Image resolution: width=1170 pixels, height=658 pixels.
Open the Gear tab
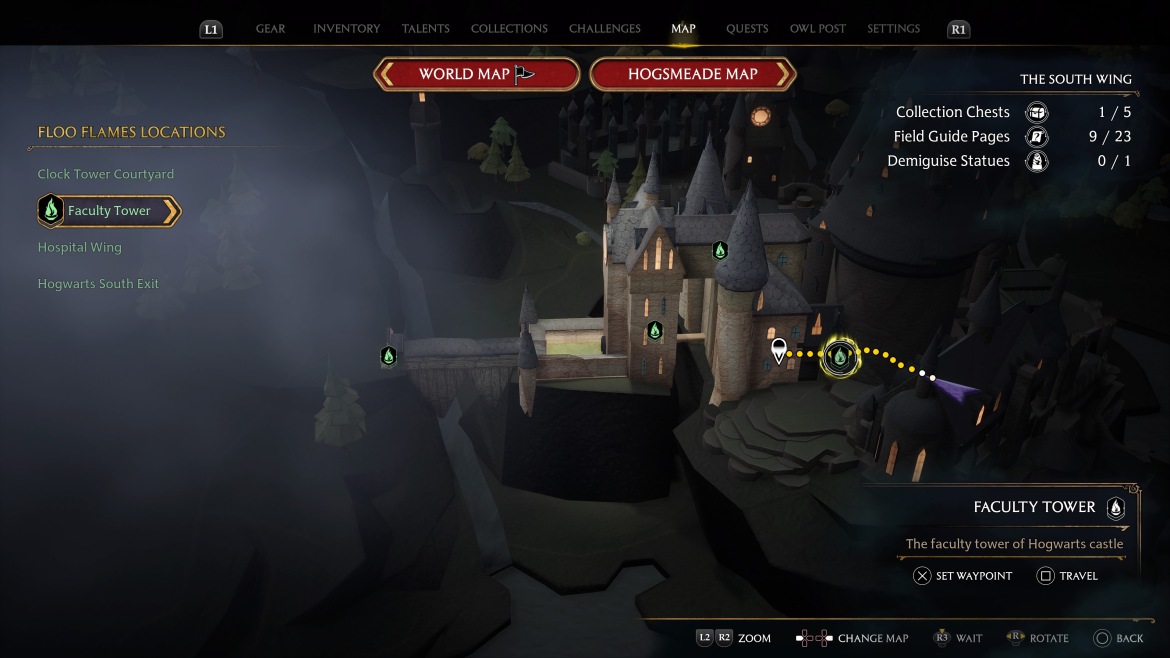click(270, 29)
